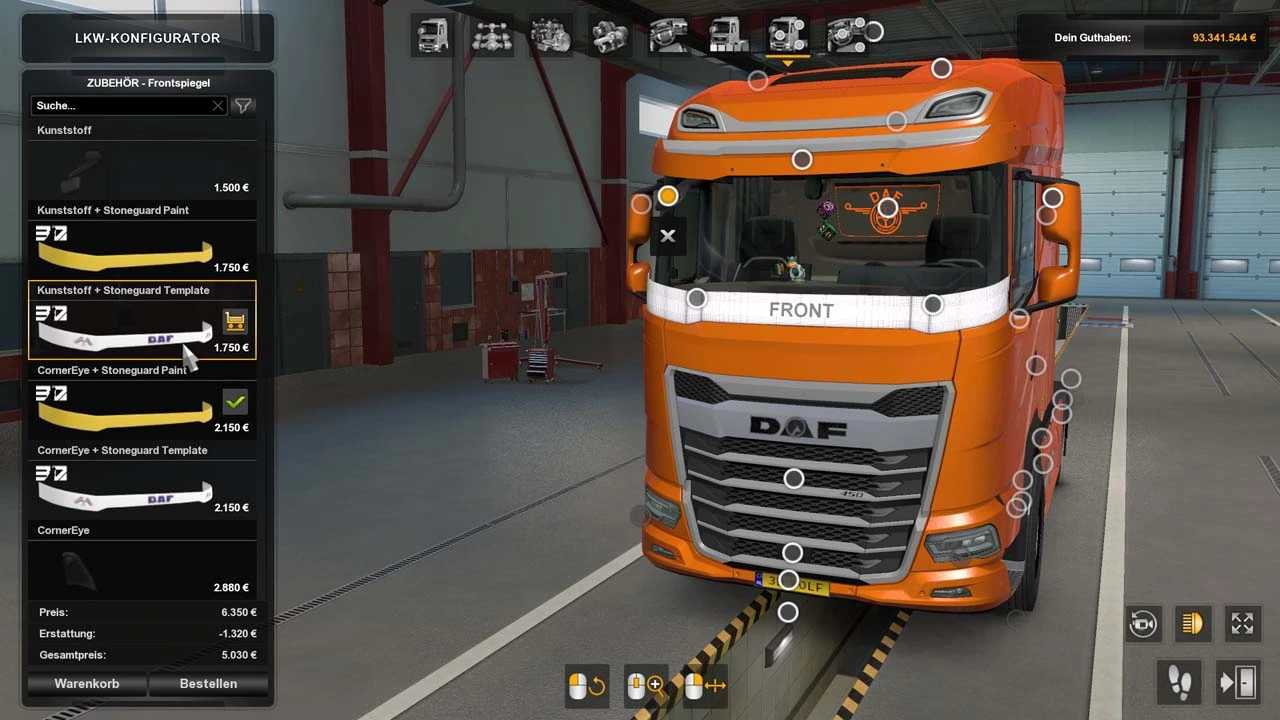Open the transmission category tab
The width and height of the screenshot is (1280, 720).
(x=609, y=36)
